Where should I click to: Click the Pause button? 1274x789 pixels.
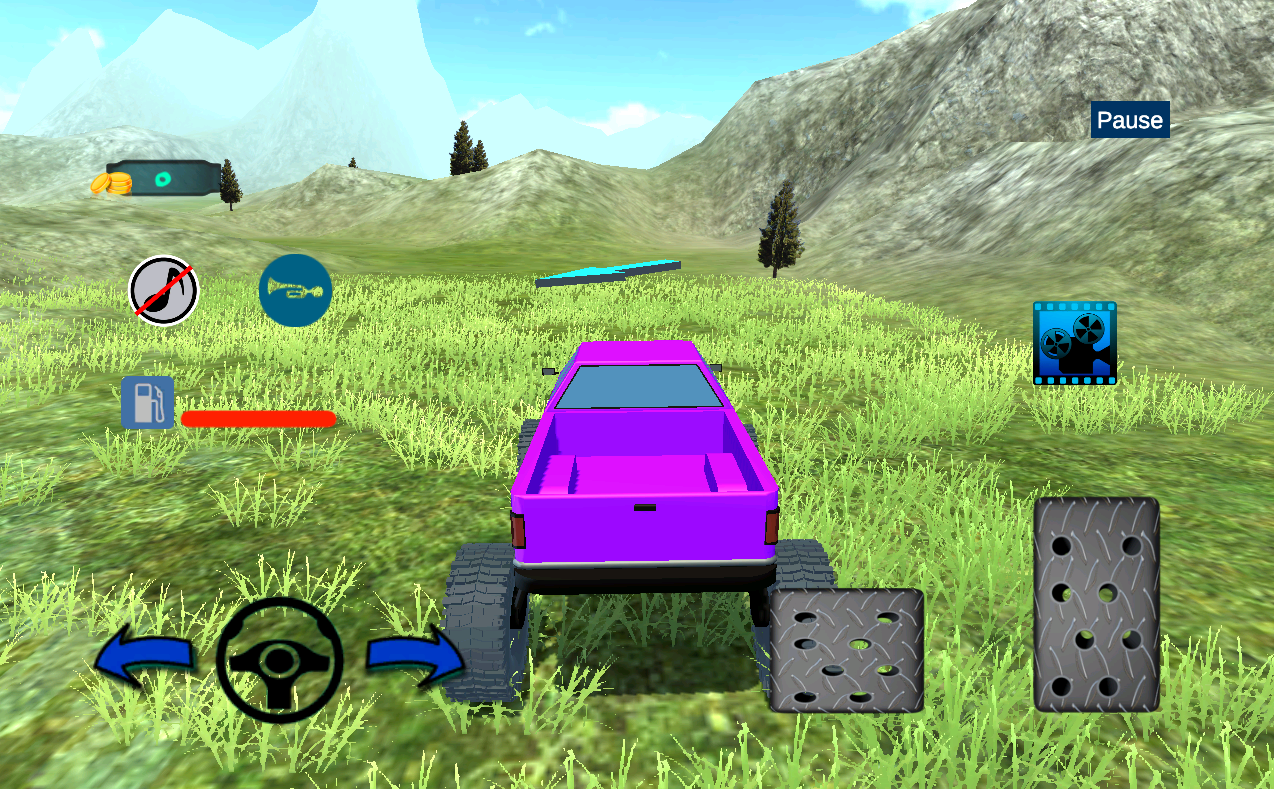1130,120
